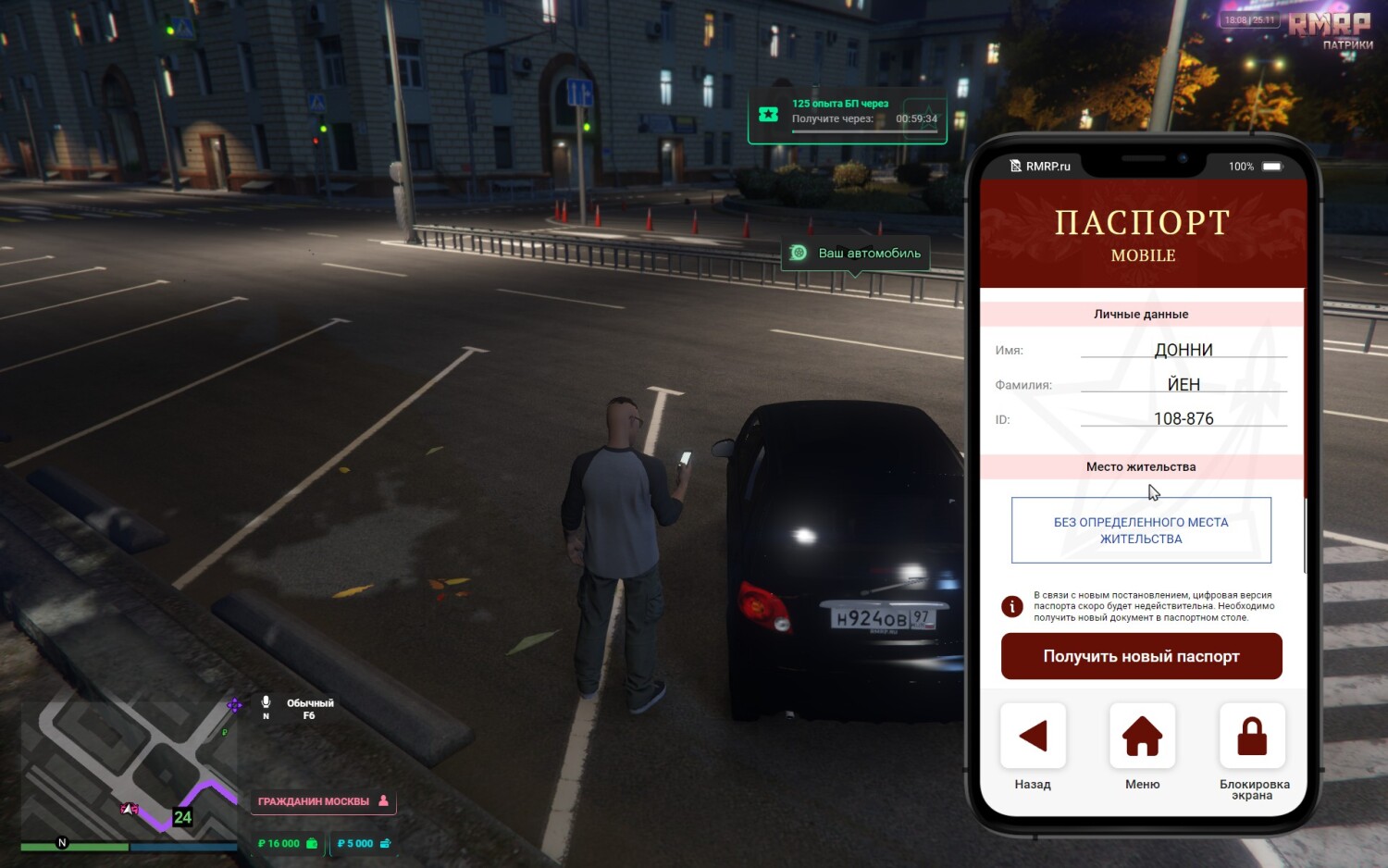Select the "Гражданин Москвы" status badge

coord(323,801)
